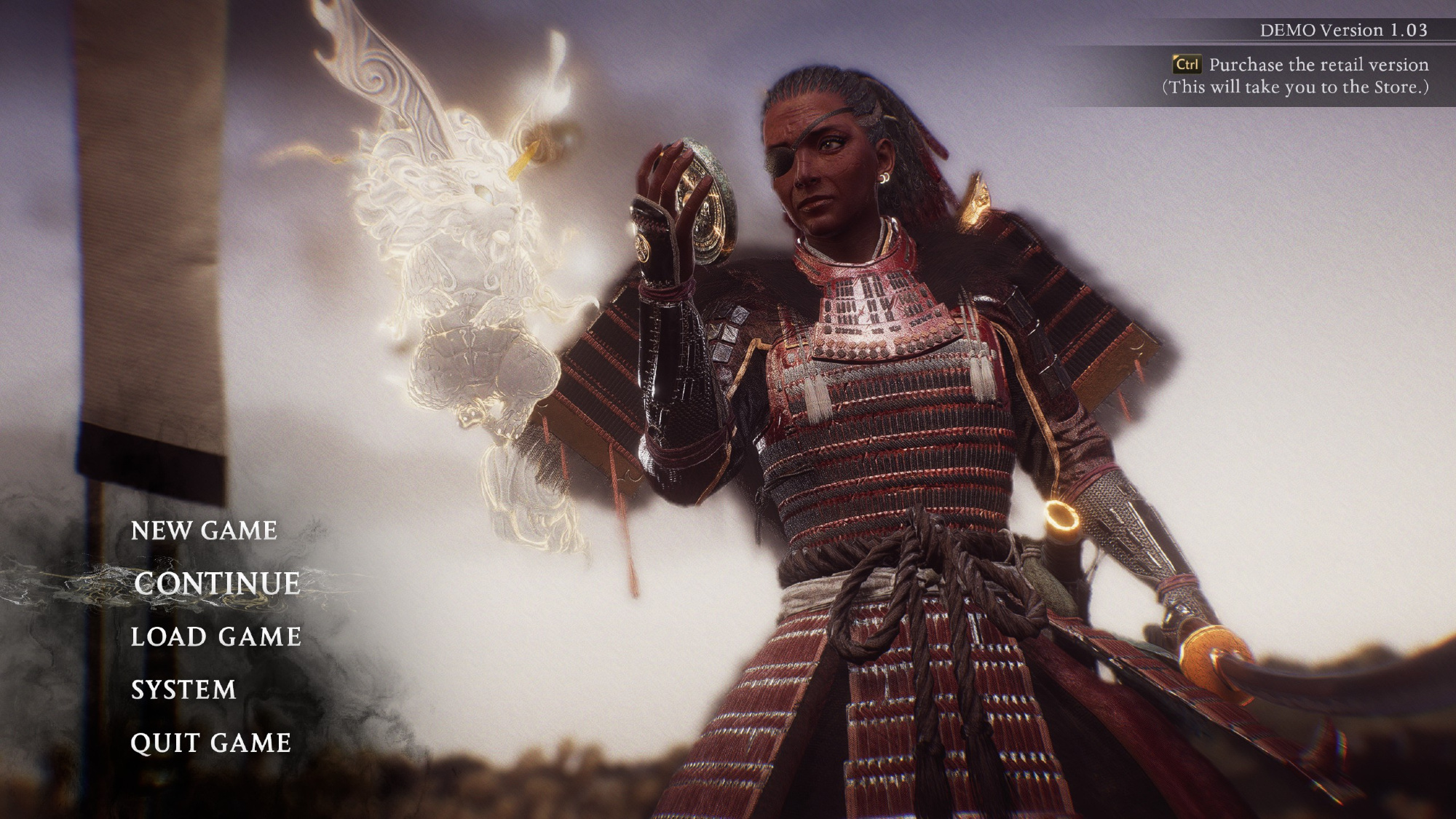The height and width of the screenshot is (819, 1456).
Task: Open the Load Game menu
Action: (215, 637)
